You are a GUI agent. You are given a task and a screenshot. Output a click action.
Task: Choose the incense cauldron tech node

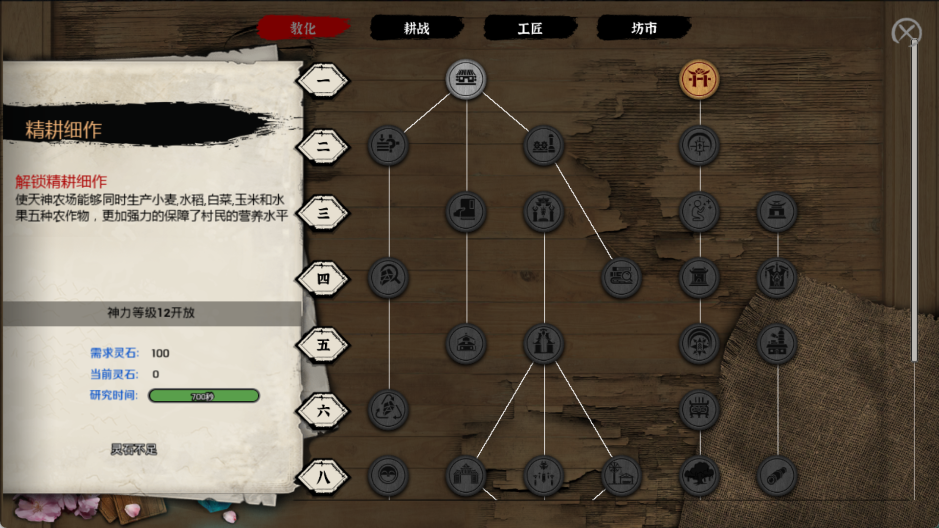[700, 409]
